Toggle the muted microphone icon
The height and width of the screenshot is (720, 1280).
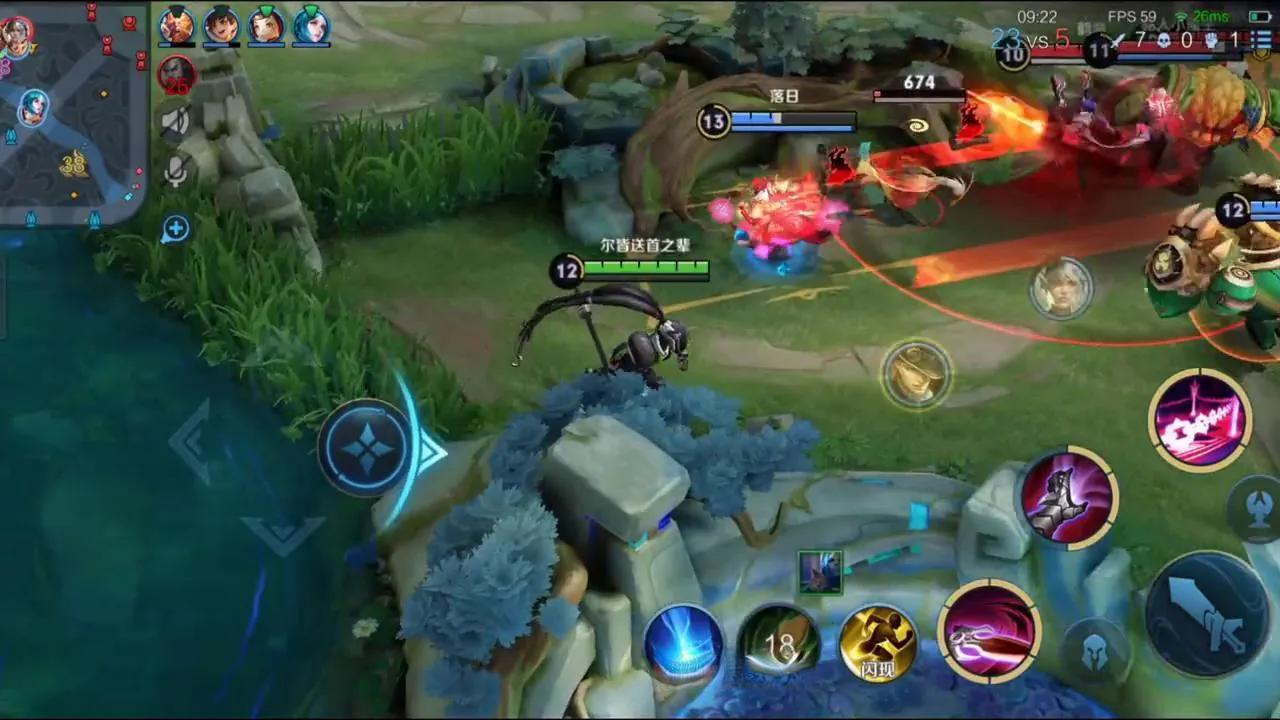pos(175,173)
